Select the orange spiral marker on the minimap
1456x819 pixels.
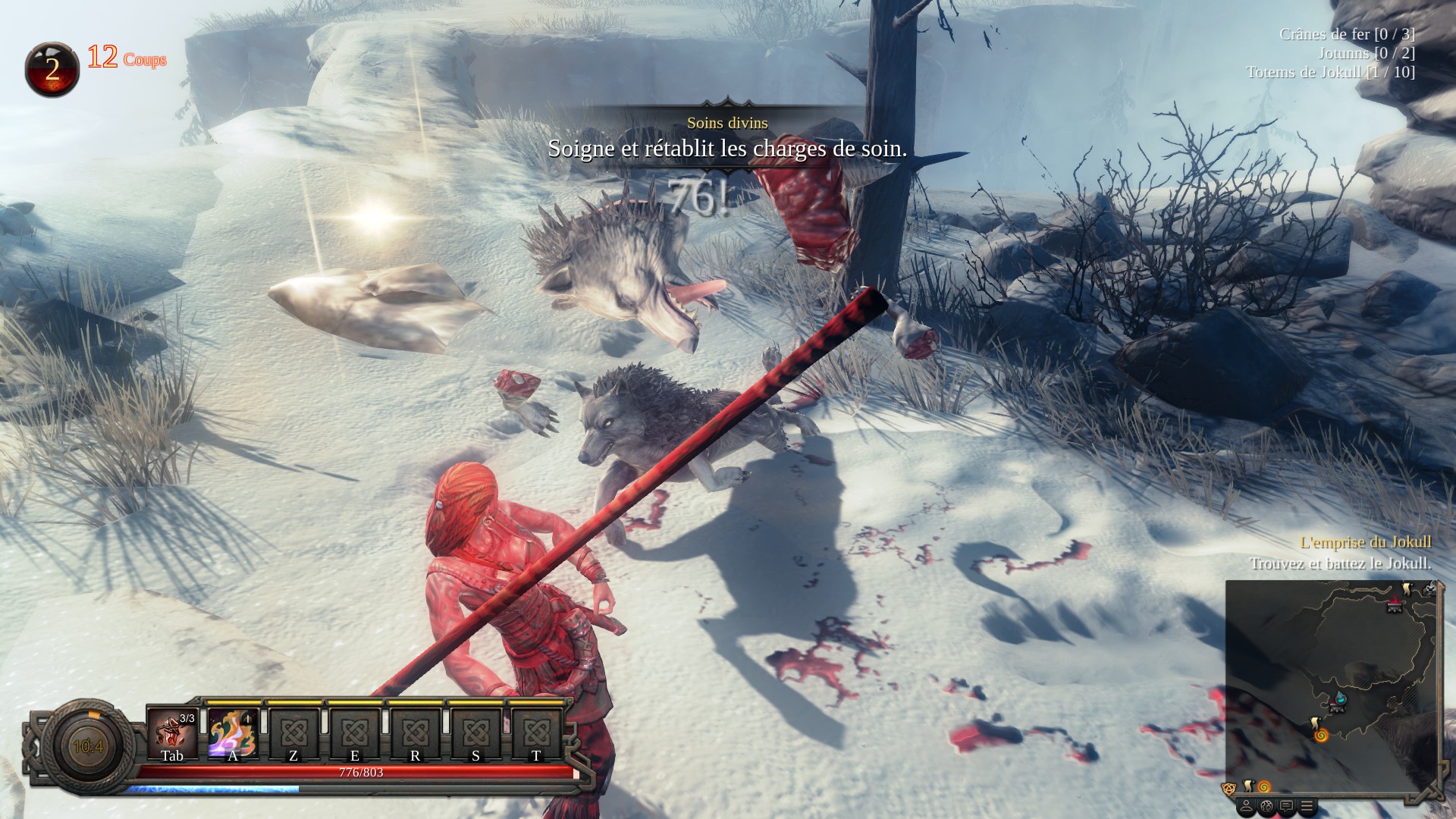click(x=1321, y=735)
